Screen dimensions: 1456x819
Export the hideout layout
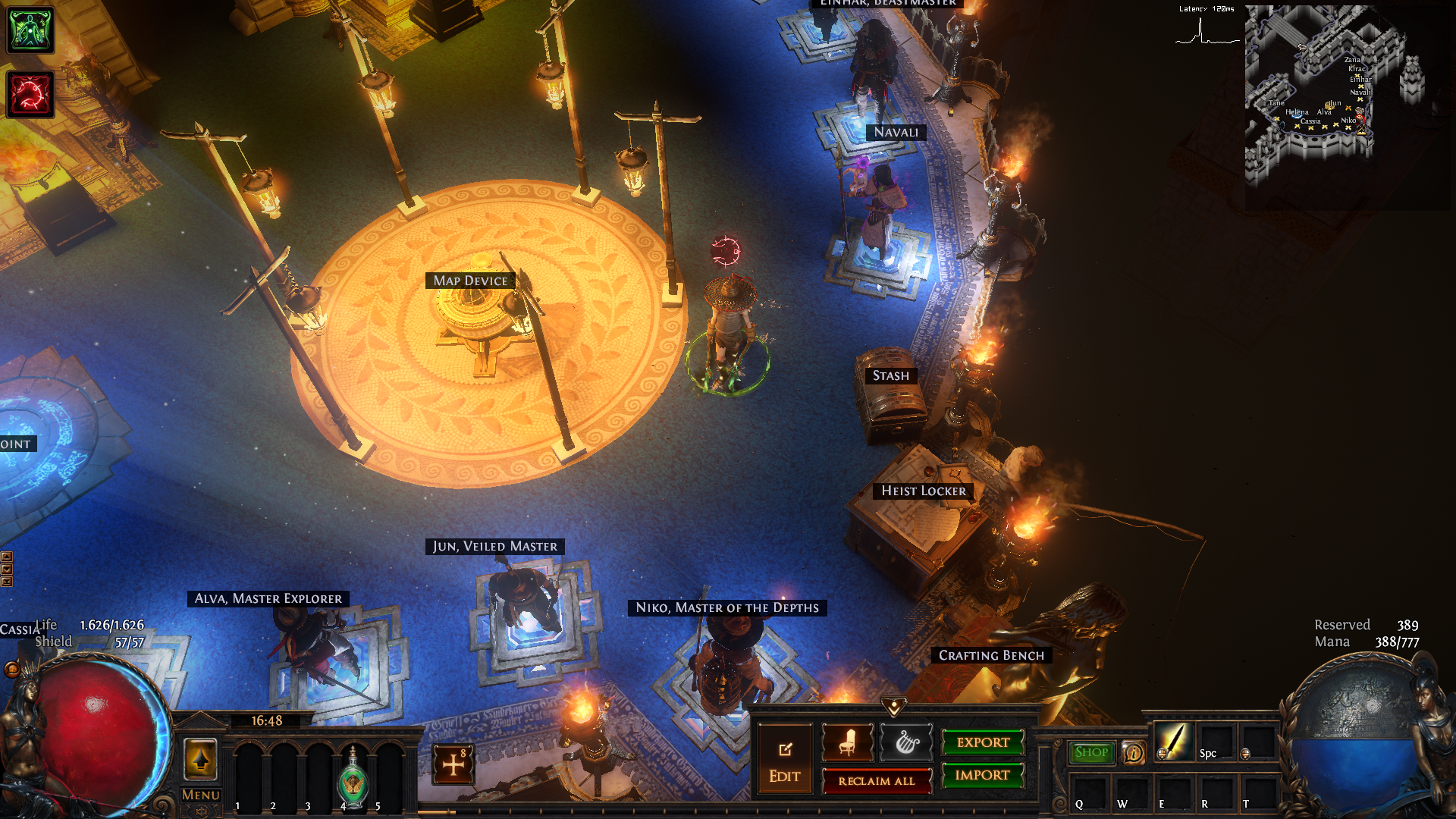point(983,742)
